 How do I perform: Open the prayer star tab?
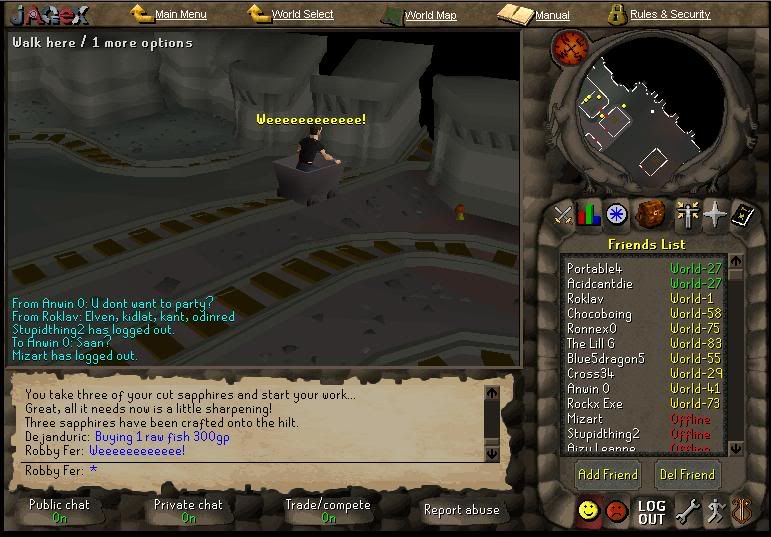click(x=714, y=214)
